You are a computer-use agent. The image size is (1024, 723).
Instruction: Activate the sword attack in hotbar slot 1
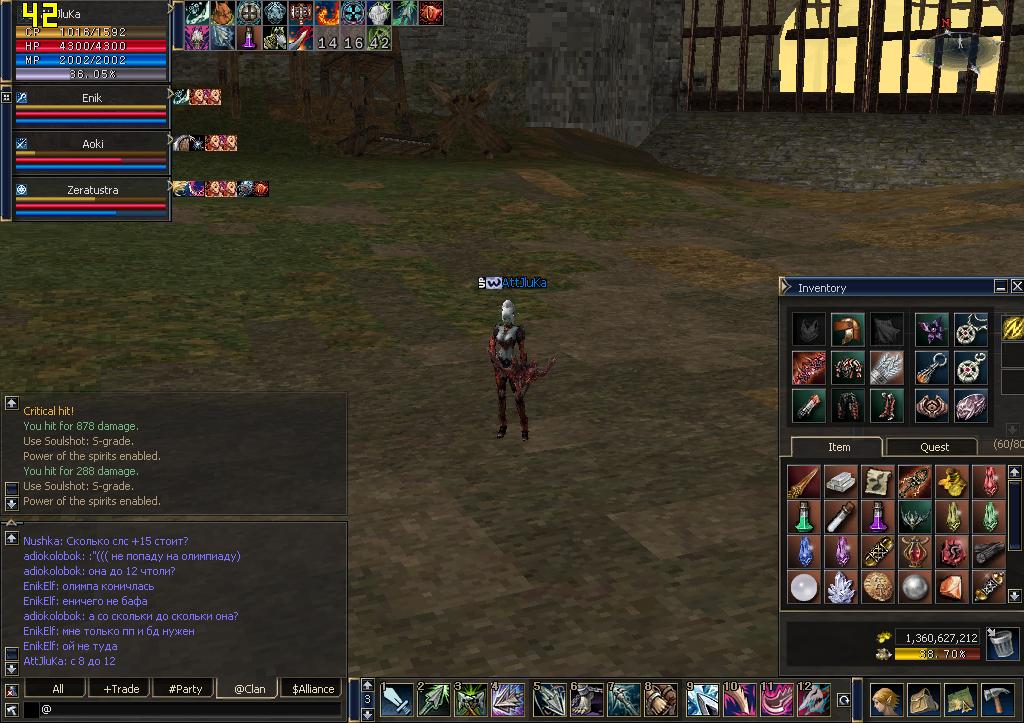coord(396,699)
